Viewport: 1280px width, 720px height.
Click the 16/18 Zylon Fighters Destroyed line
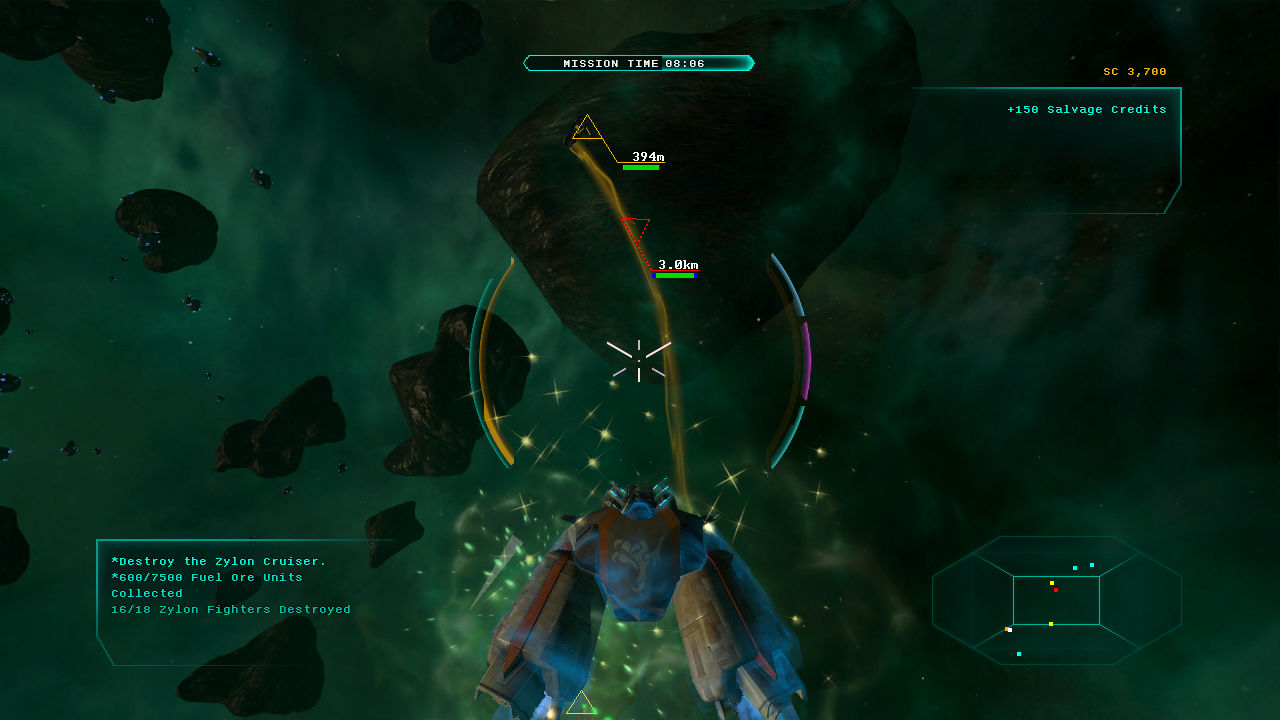tap(231, 609)
